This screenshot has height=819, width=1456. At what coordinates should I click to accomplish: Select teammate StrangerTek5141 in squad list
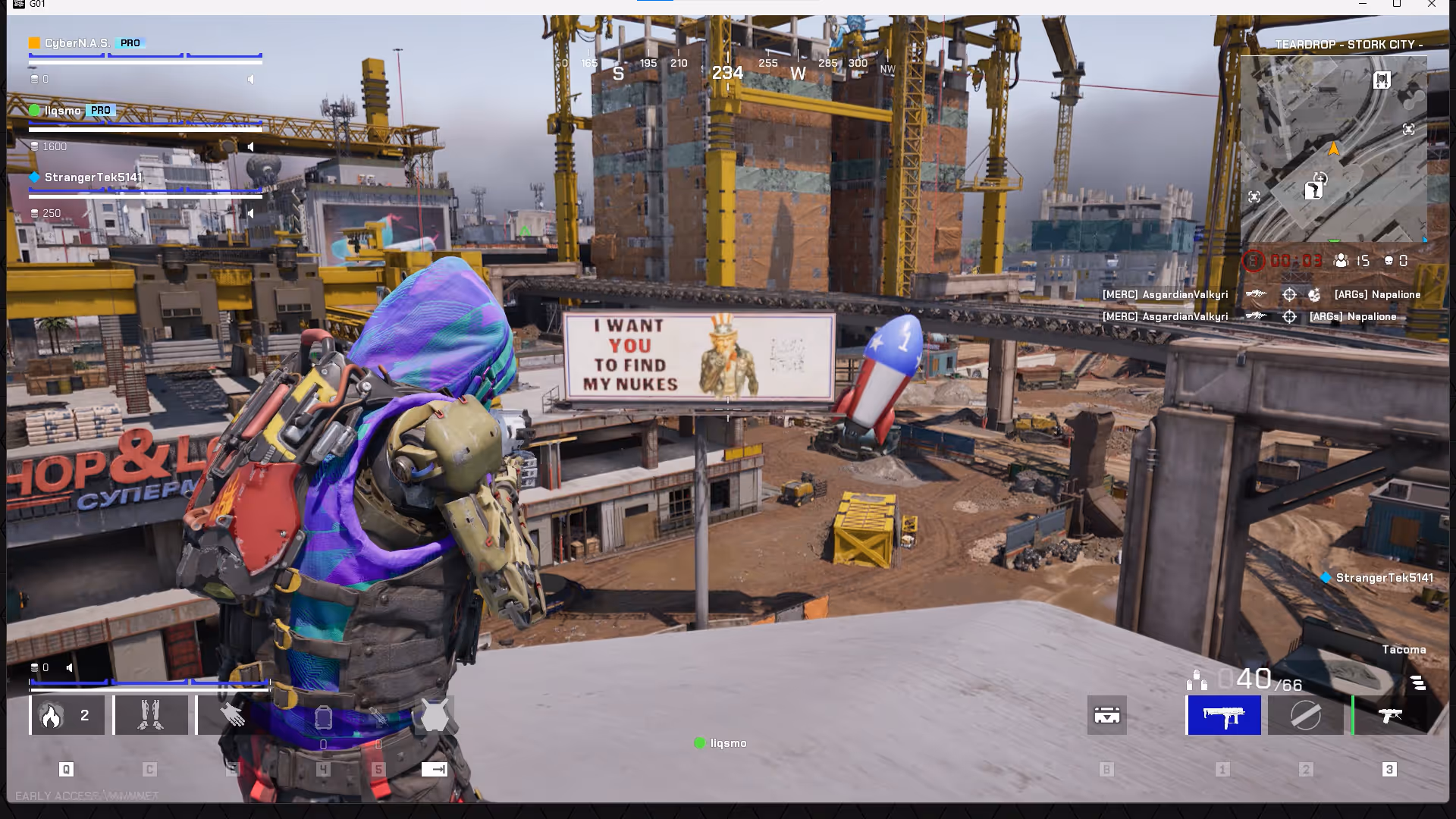pos(93,177)
